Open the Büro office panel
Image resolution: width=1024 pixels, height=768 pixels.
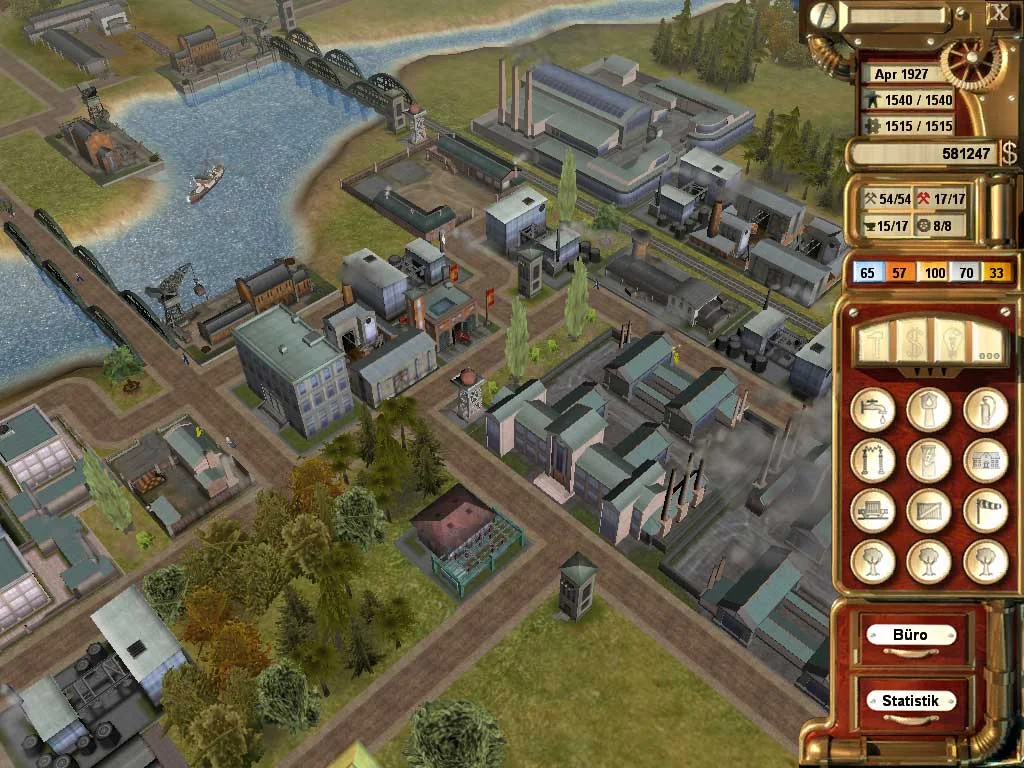pos(909,635)
